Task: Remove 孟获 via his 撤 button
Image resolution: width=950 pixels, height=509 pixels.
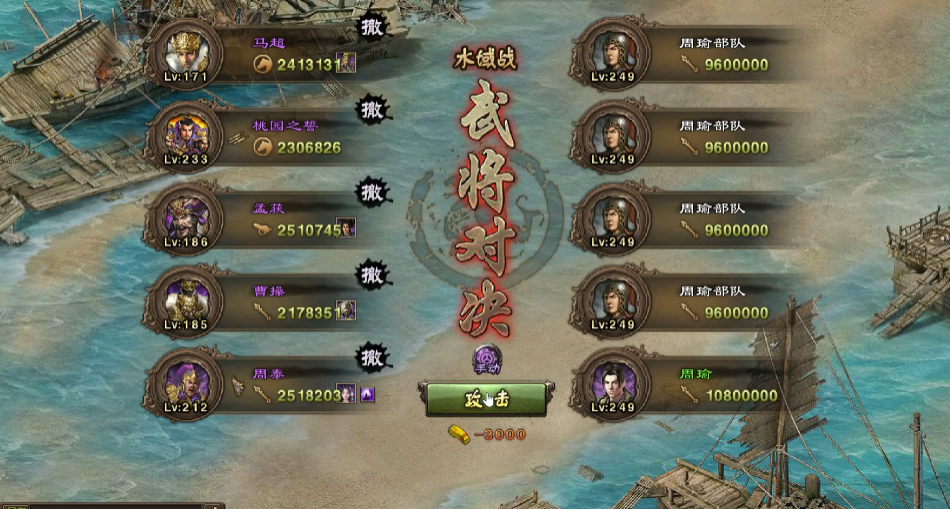Action: [x=372, y=189]
